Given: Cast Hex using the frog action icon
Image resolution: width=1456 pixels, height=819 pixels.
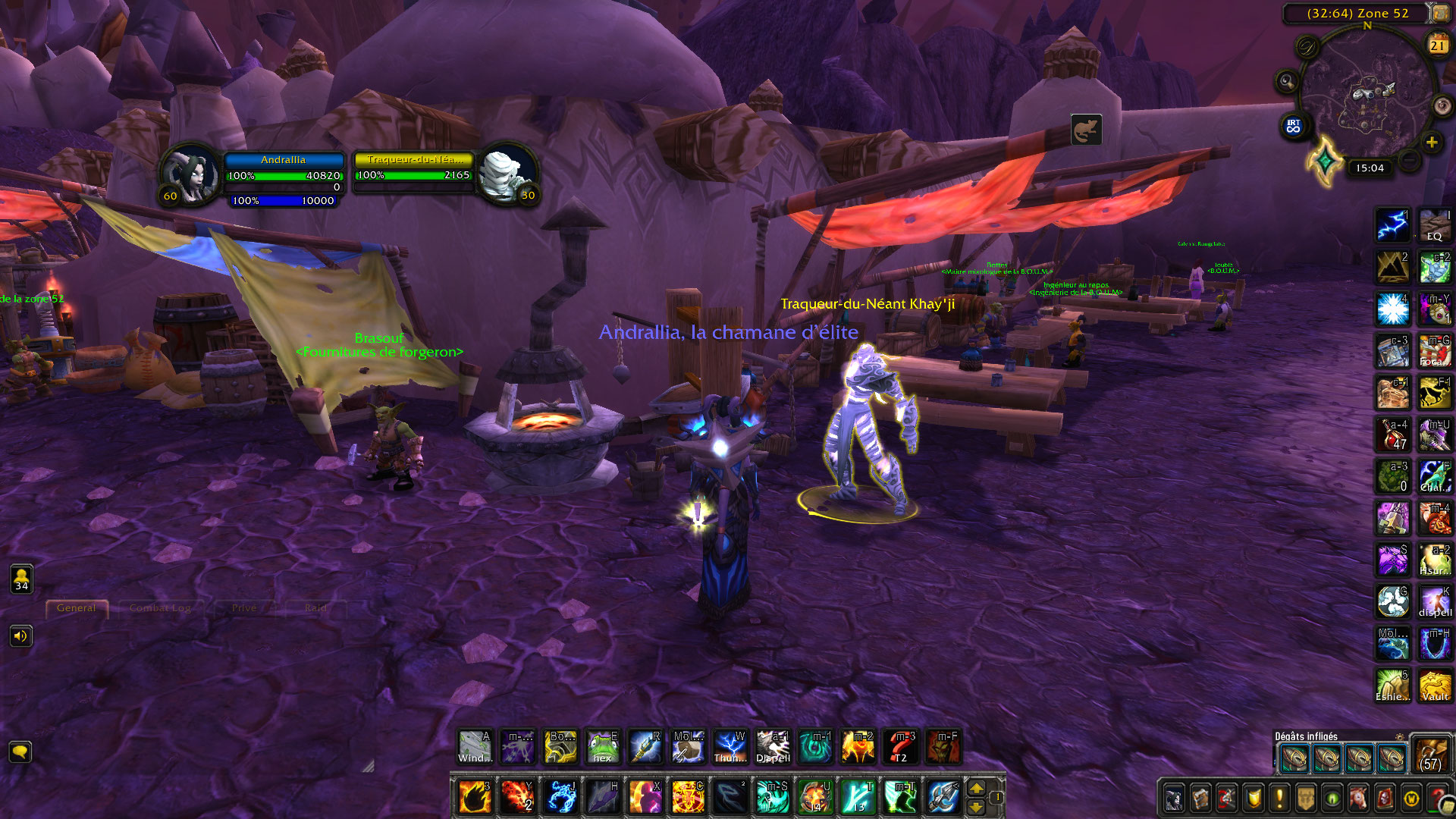Looking at the screenshot, I should tap(603, 747).
